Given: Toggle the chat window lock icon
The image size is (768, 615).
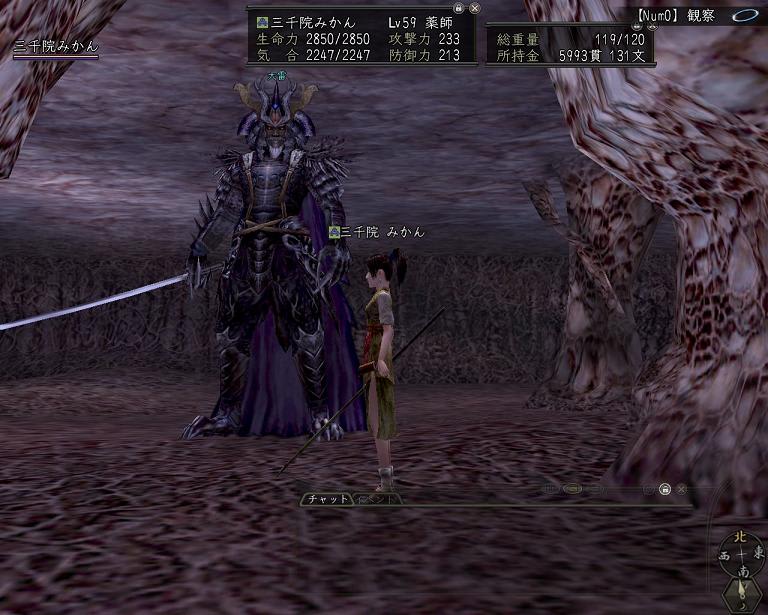Looking at the screenshot, I should click(x=664, y=489).
